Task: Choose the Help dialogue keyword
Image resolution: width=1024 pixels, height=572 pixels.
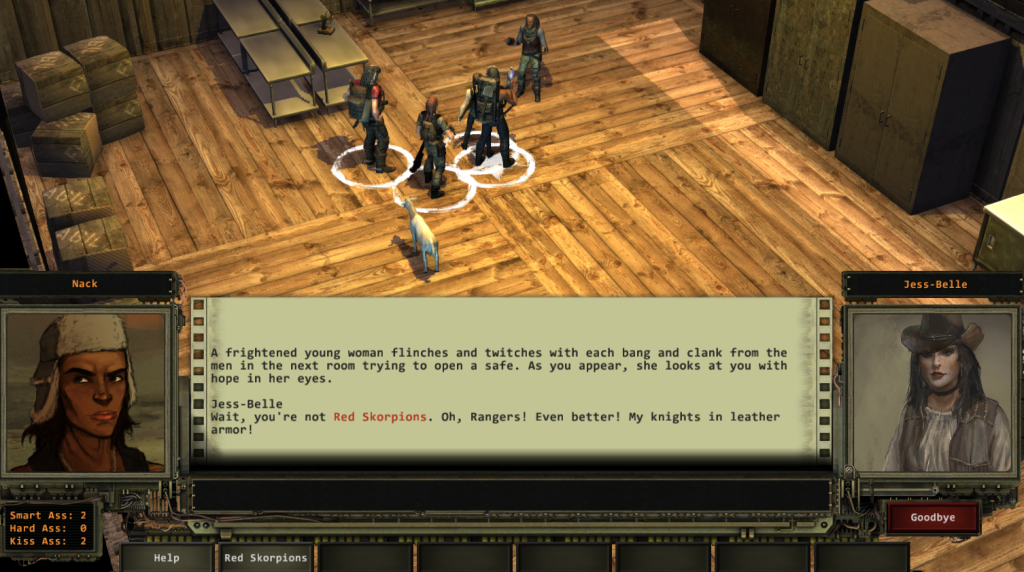Action: point(167,557)
